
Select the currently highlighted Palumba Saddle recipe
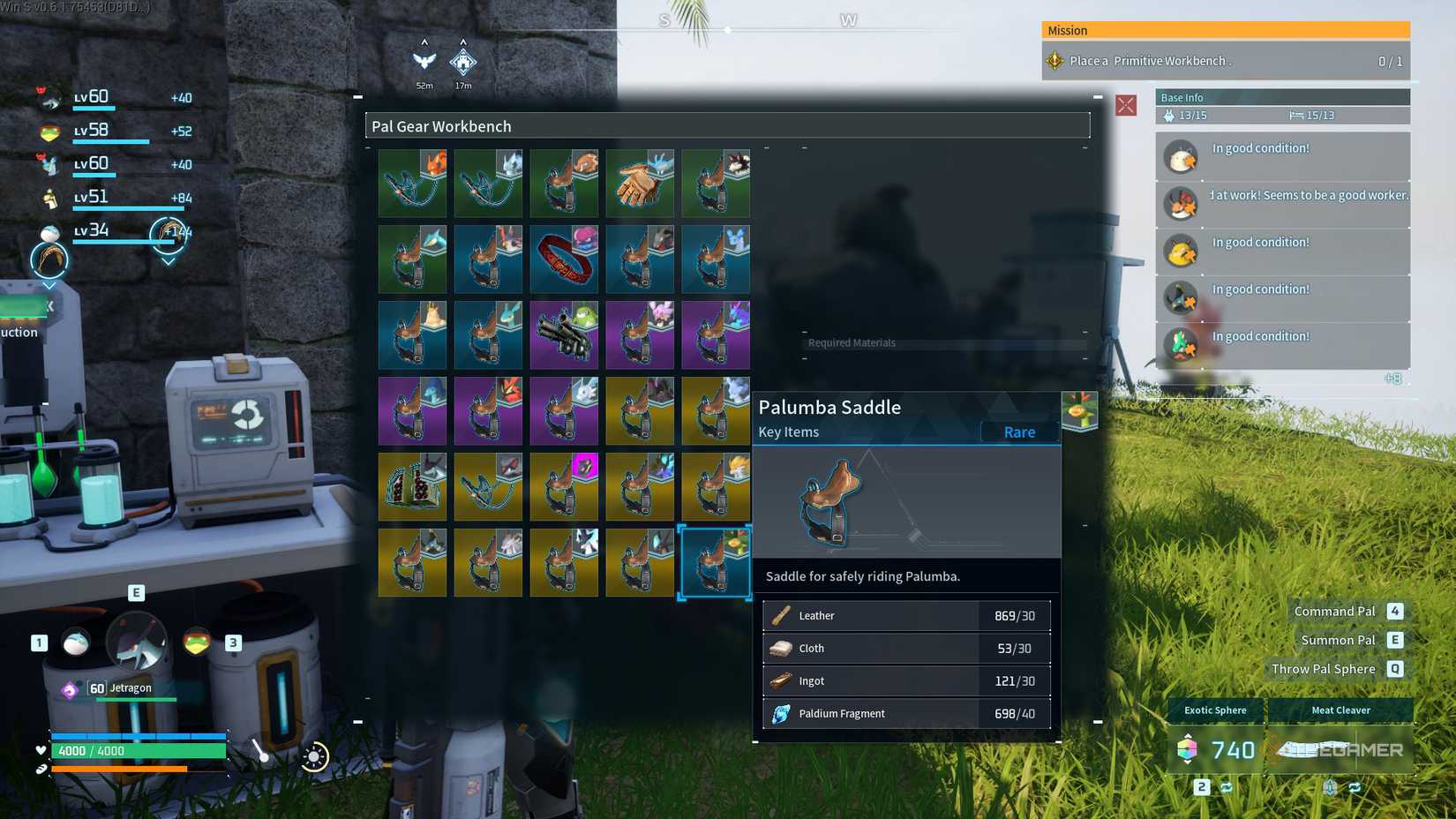coord(716,562)
